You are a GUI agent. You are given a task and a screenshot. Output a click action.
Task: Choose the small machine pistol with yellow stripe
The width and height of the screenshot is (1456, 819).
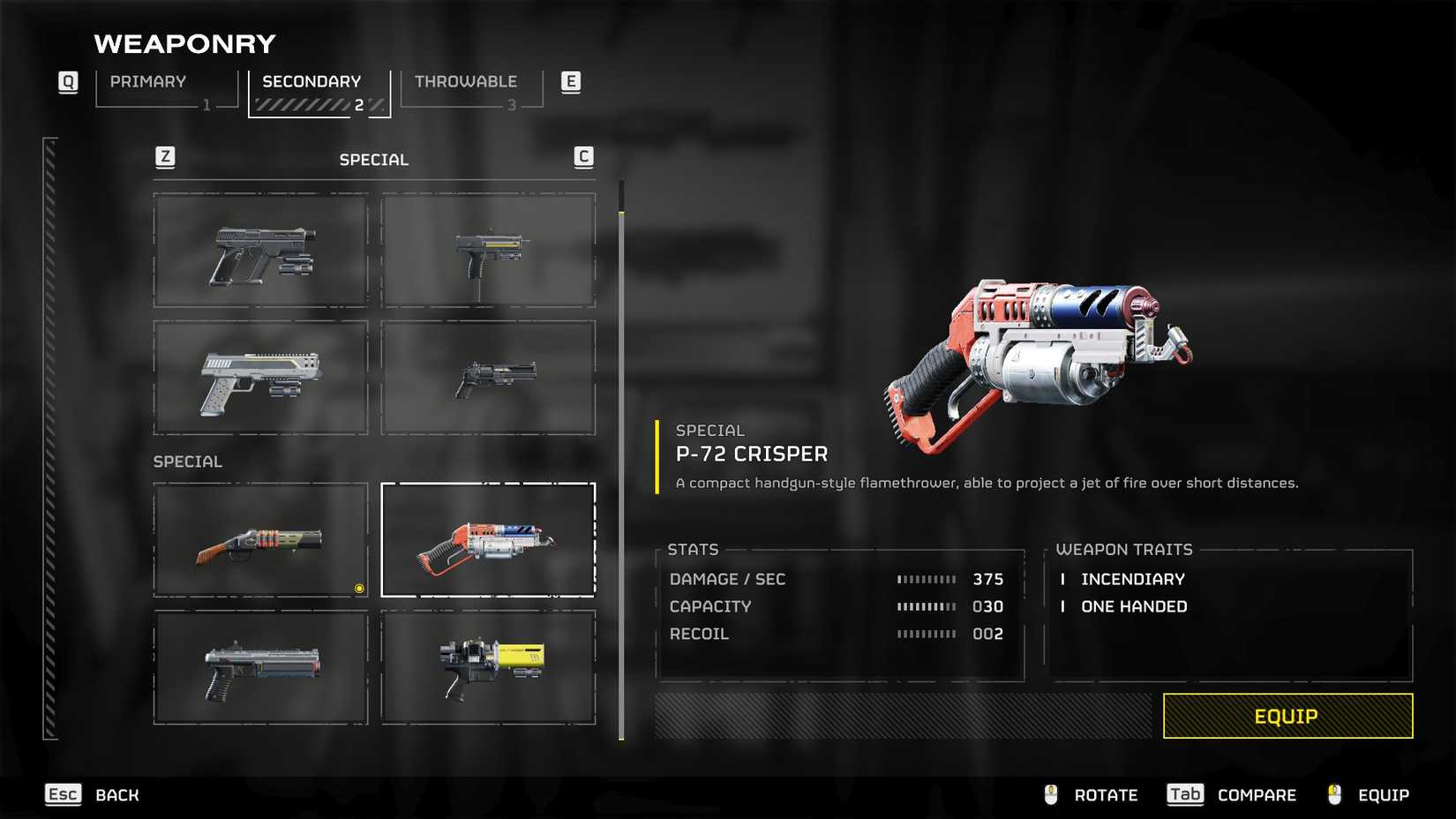pos(488,251)
